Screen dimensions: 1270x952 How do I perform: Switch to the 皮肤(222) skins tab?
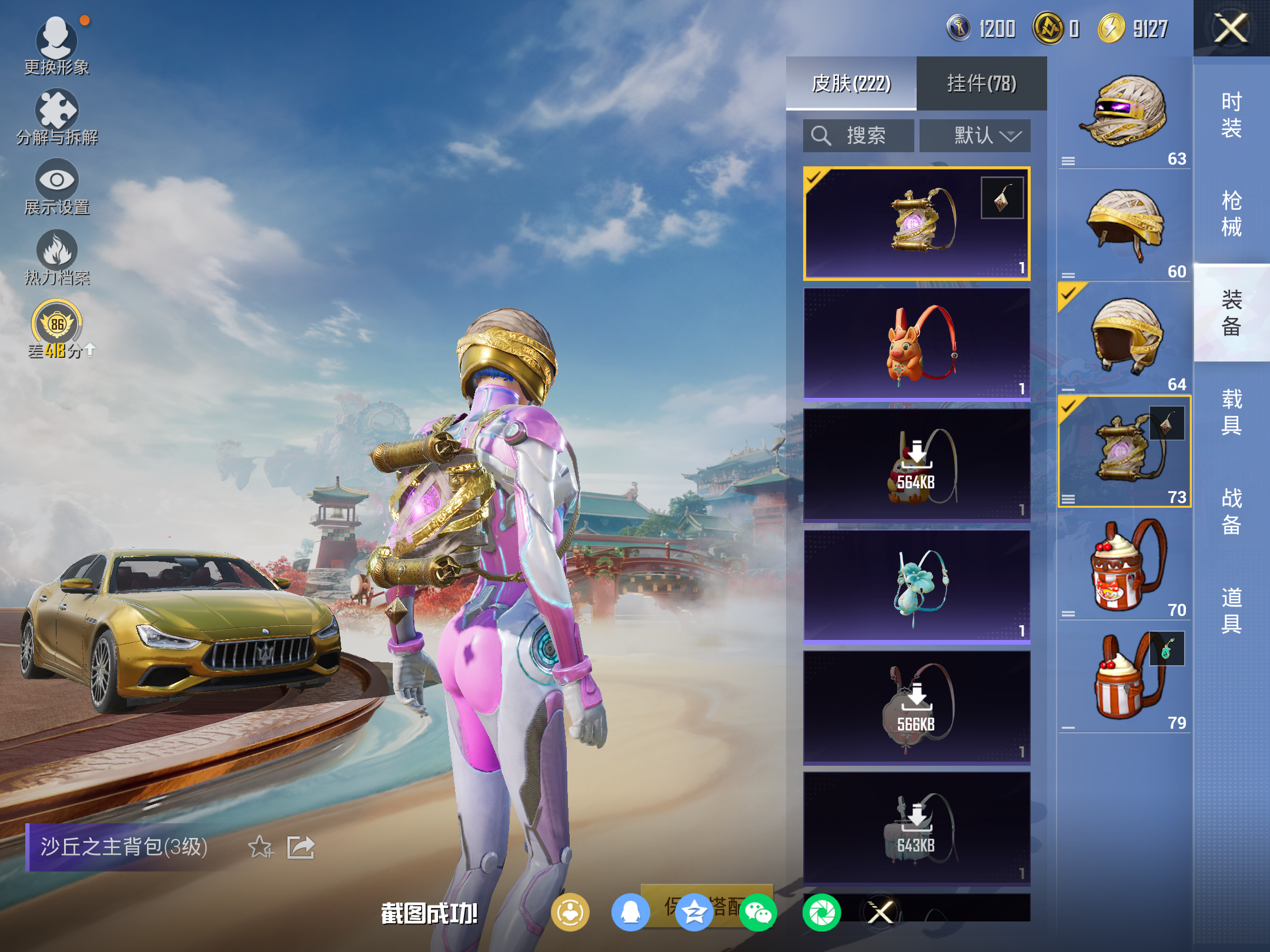point(851,83)
